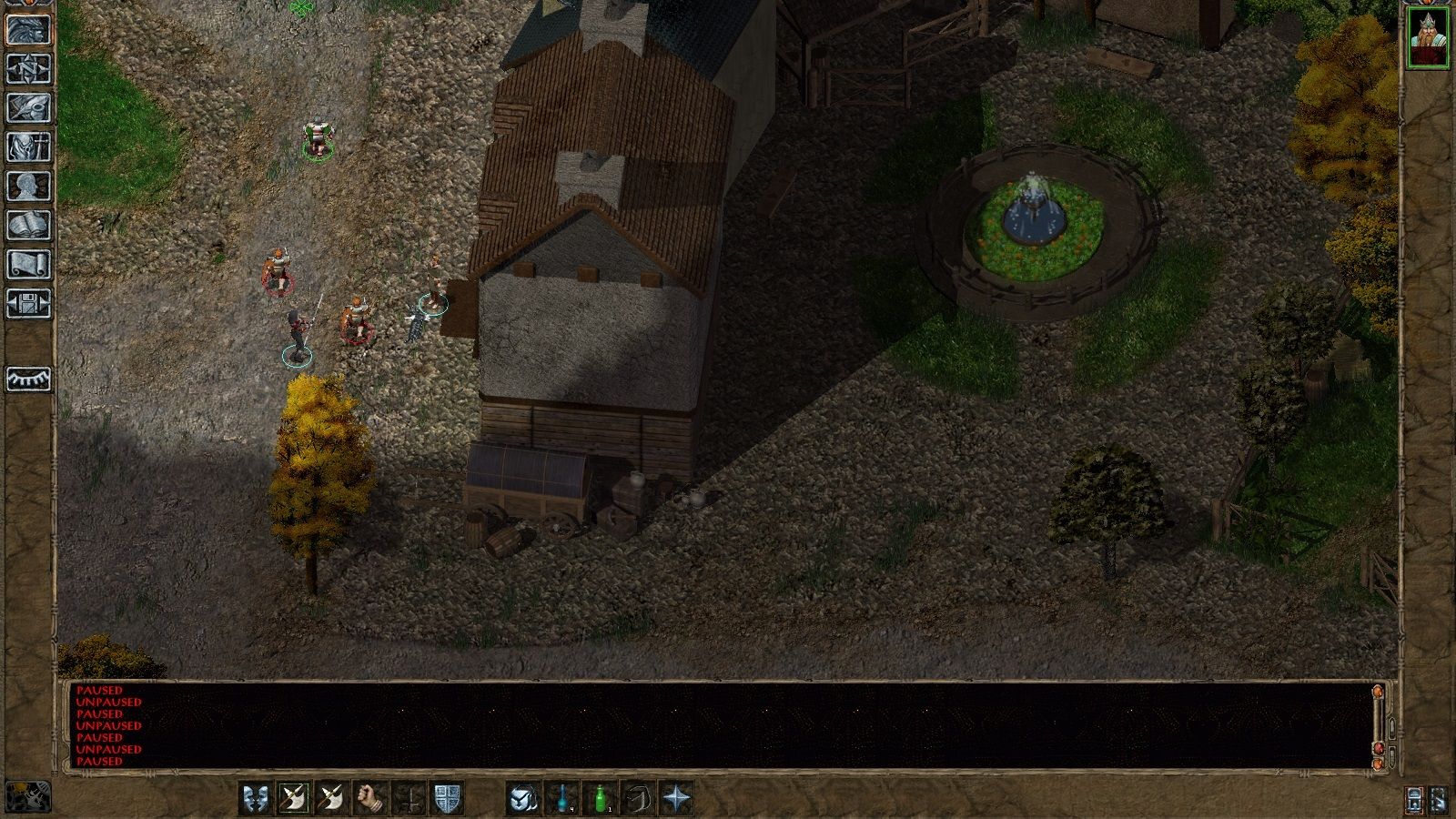
Task: Select the fist unarmed attack action
Action: click(369, 799)
